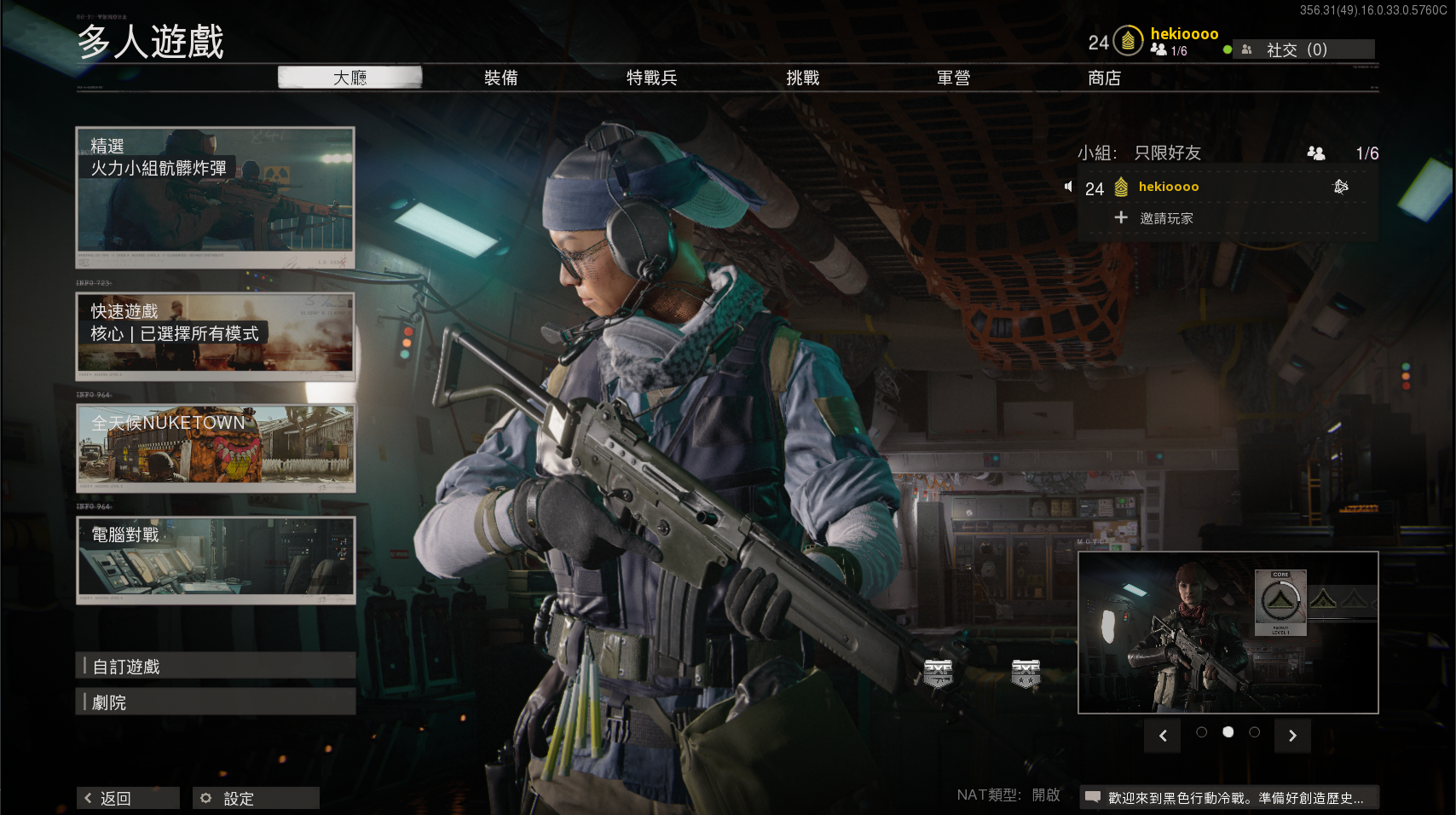Image resolution: width=1456 pixels, height=815 pixels.
Task: Select 快速遊戲 quick play tile
Action: tap(216, 336)
